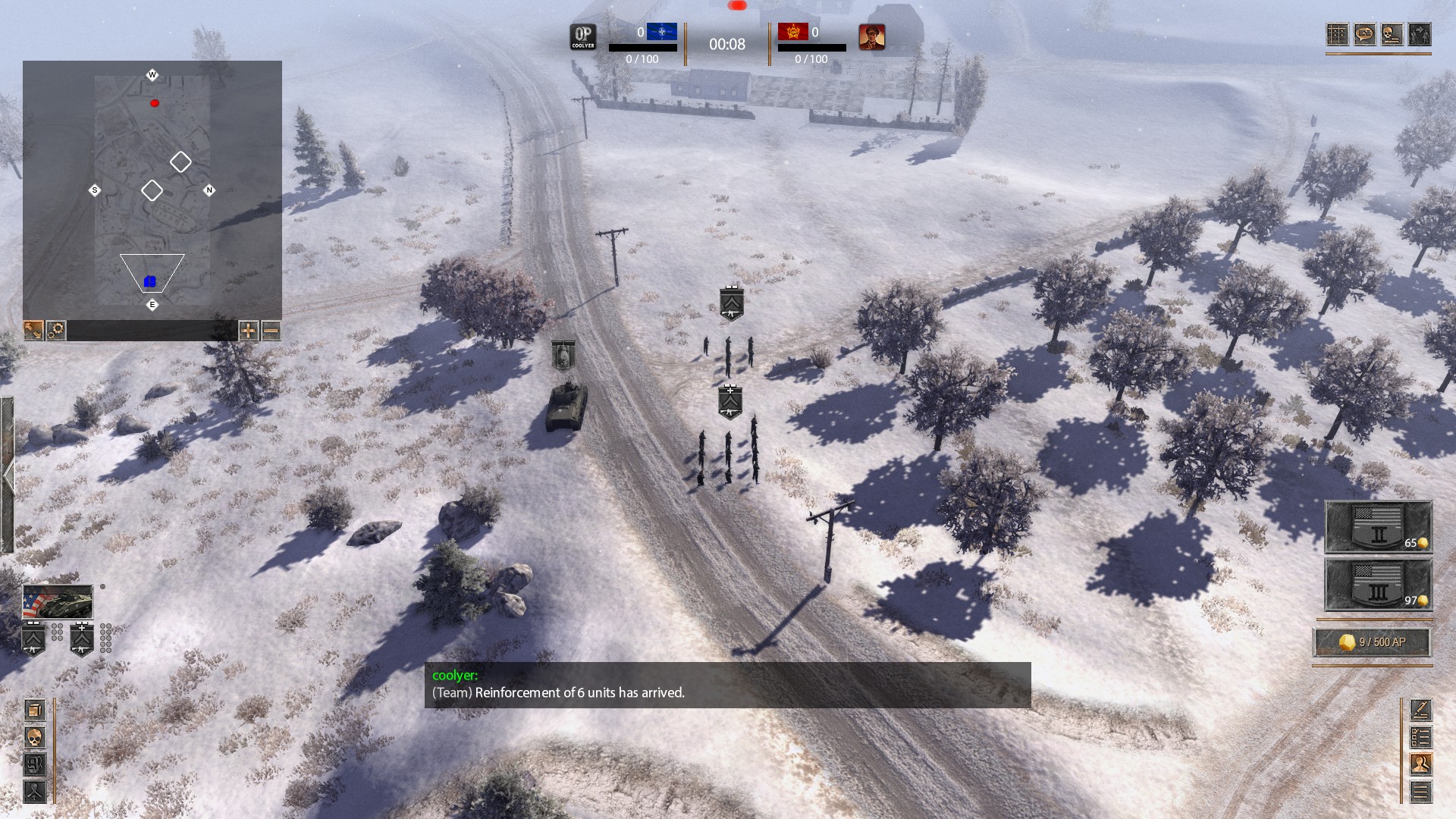Open the pen and paper notes button
The image size is (1456, 819).
1420,710
